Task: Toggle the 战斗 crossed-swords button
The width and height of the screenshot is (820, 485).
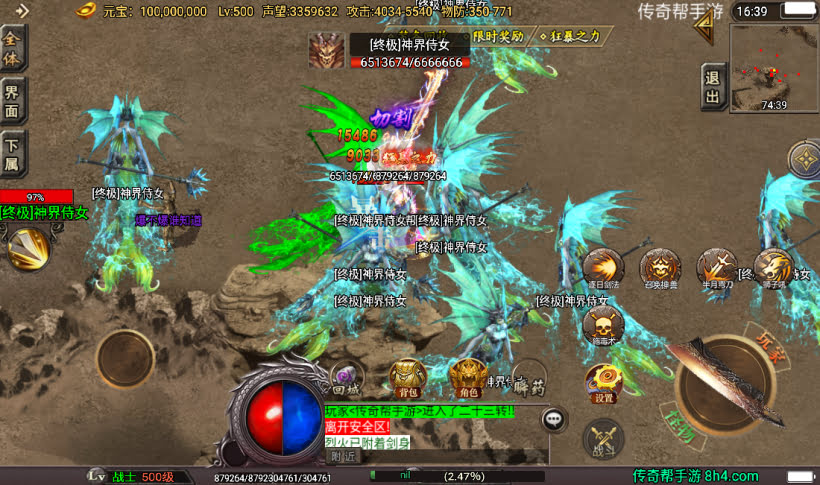Action: coord(604,438)
